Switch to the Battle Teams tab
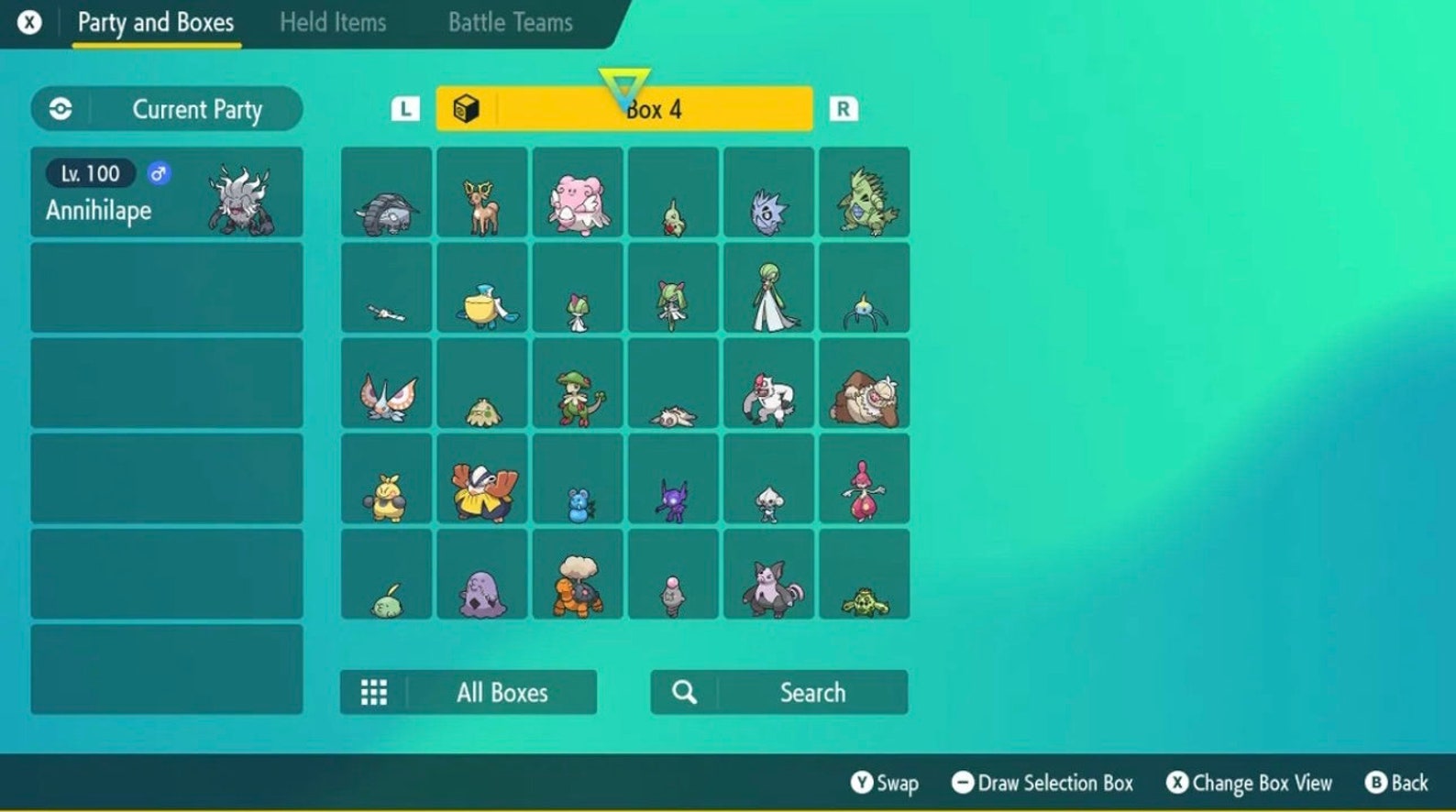This screenshot has width=1456, height=812. (x=510, y=22)
